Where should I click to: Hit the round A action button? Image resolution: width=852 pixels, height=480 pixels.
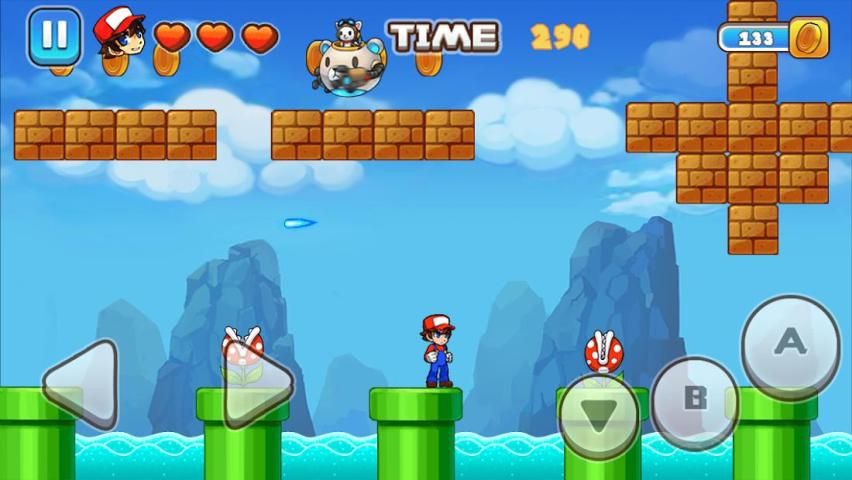790,344
